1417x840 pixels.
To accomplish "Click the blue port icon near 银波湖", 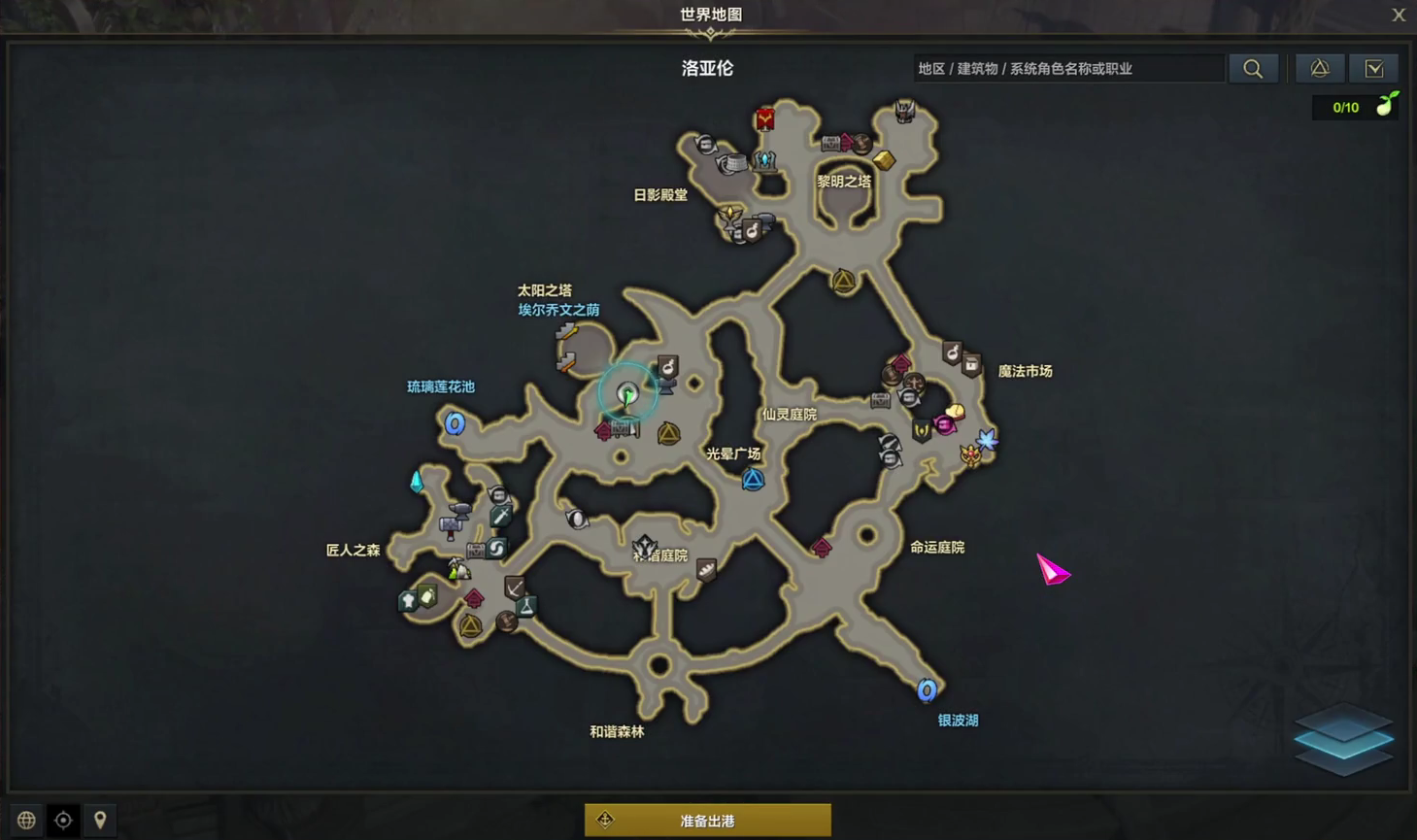I will (926, 690).
